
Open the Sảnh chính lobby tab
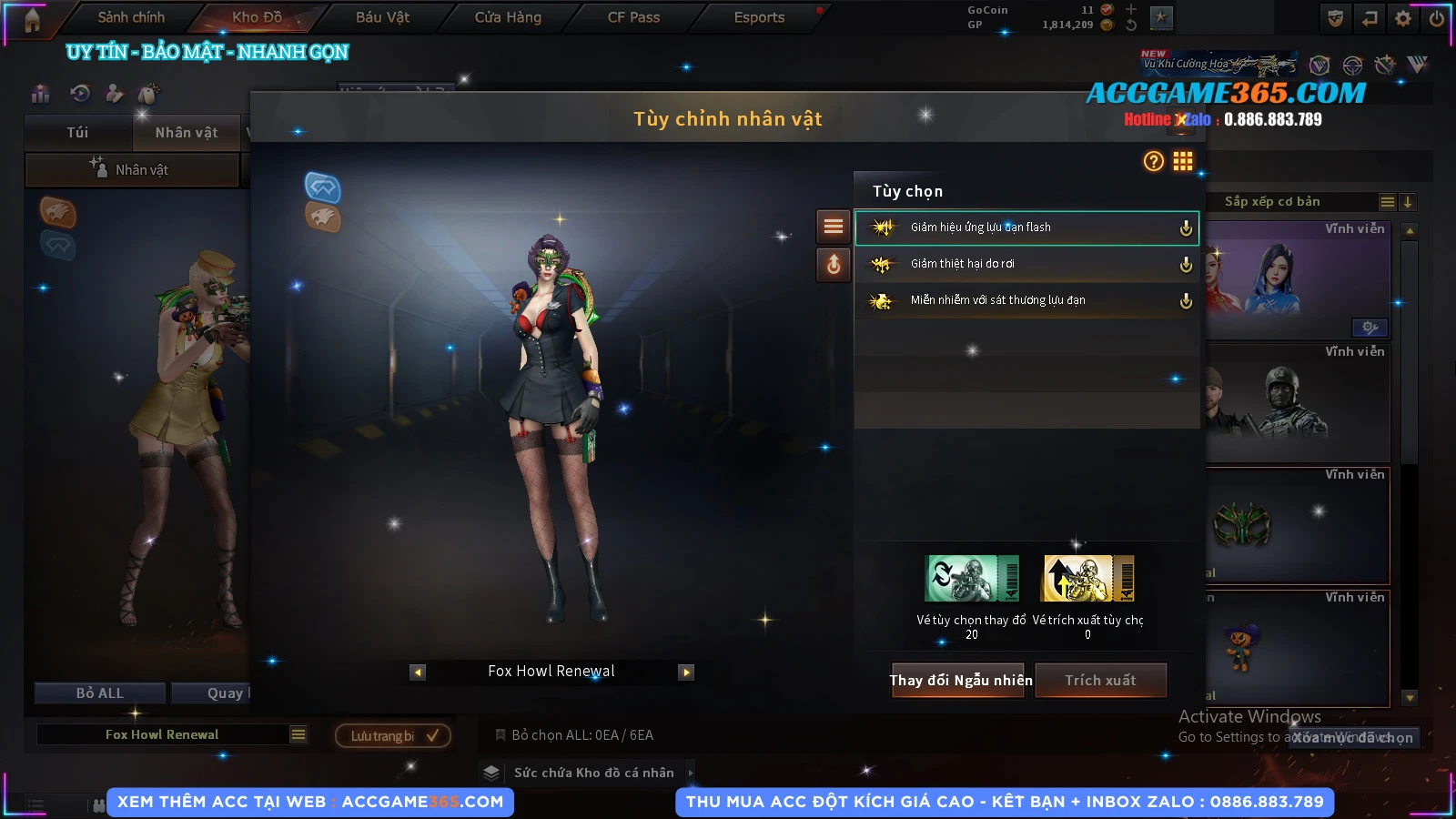[131, 17]
